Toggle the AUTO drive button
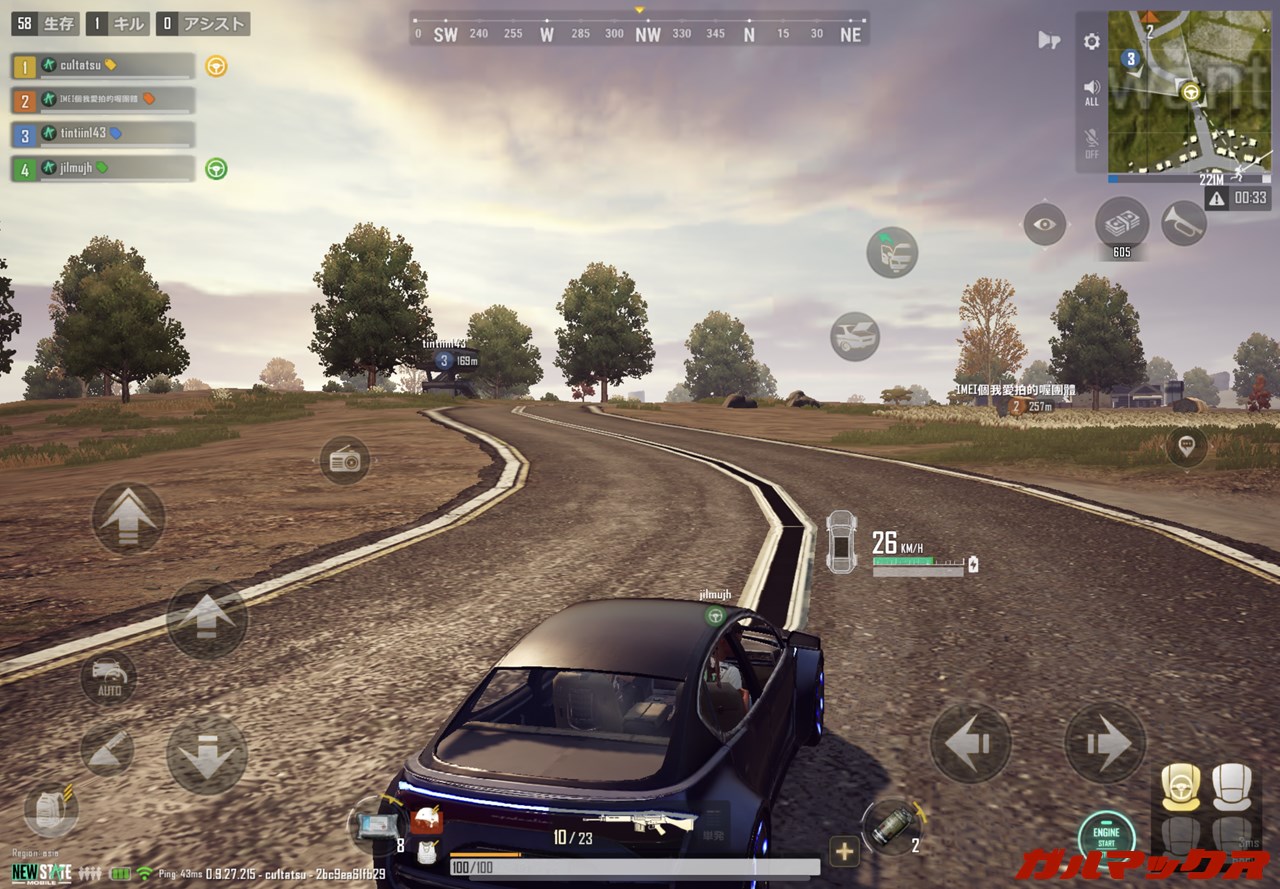1280x889 pixels. coord(109,677)
